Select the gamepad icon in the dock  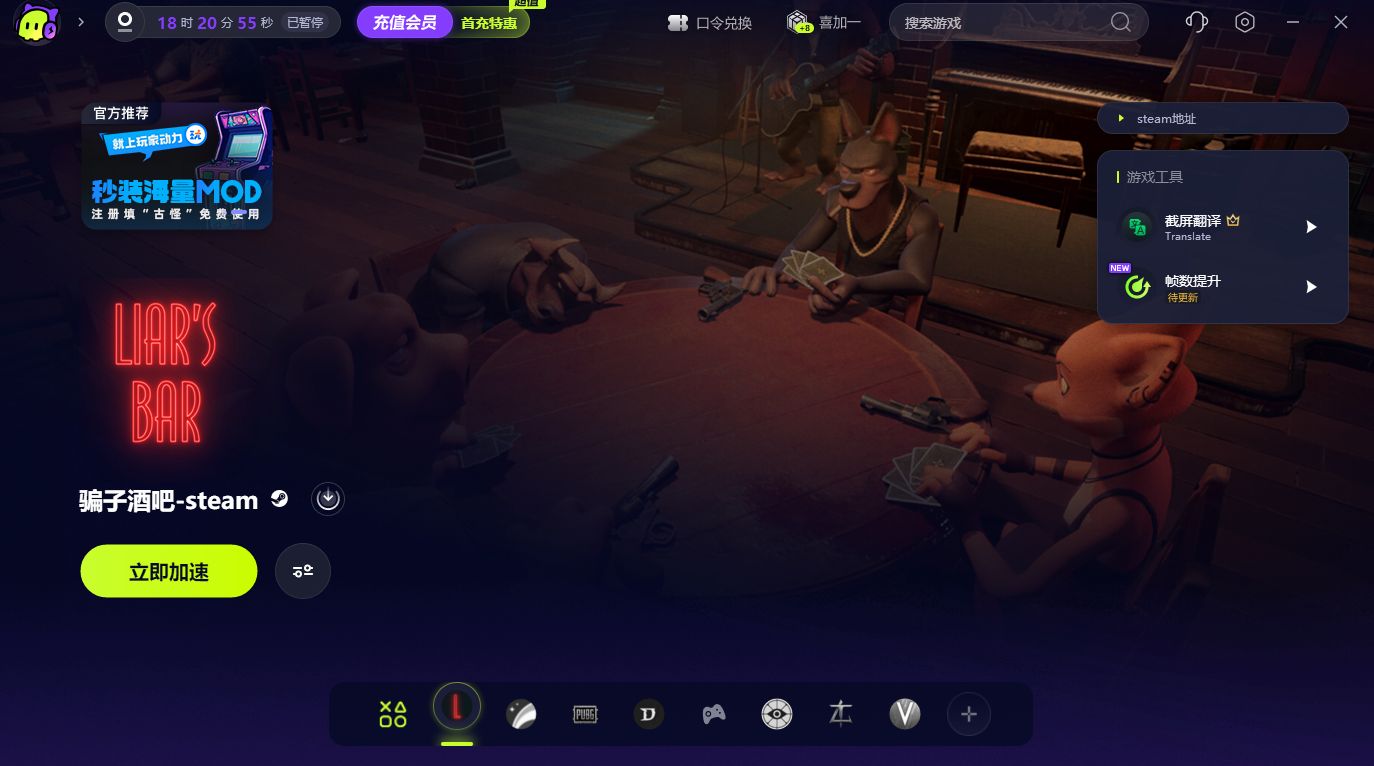(x=713, y=714)
